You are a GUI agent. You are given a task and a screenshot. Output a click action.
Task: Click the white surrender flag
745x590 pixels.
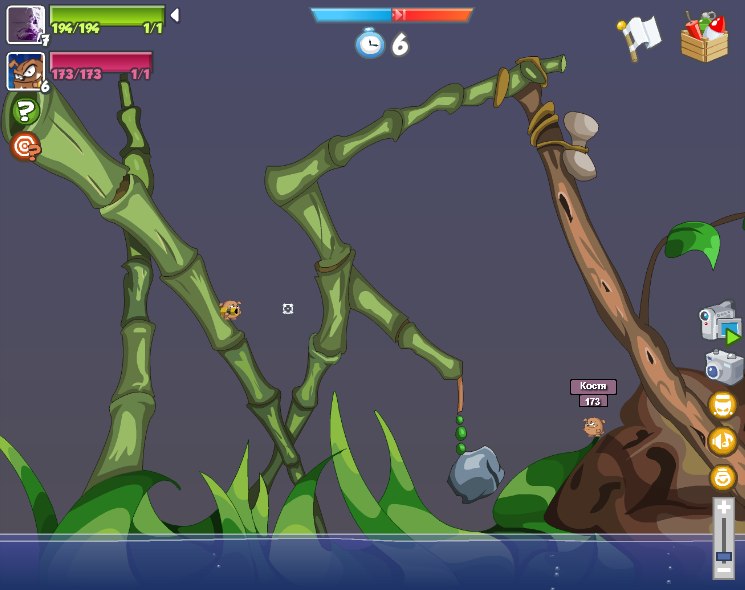[640, 38]
